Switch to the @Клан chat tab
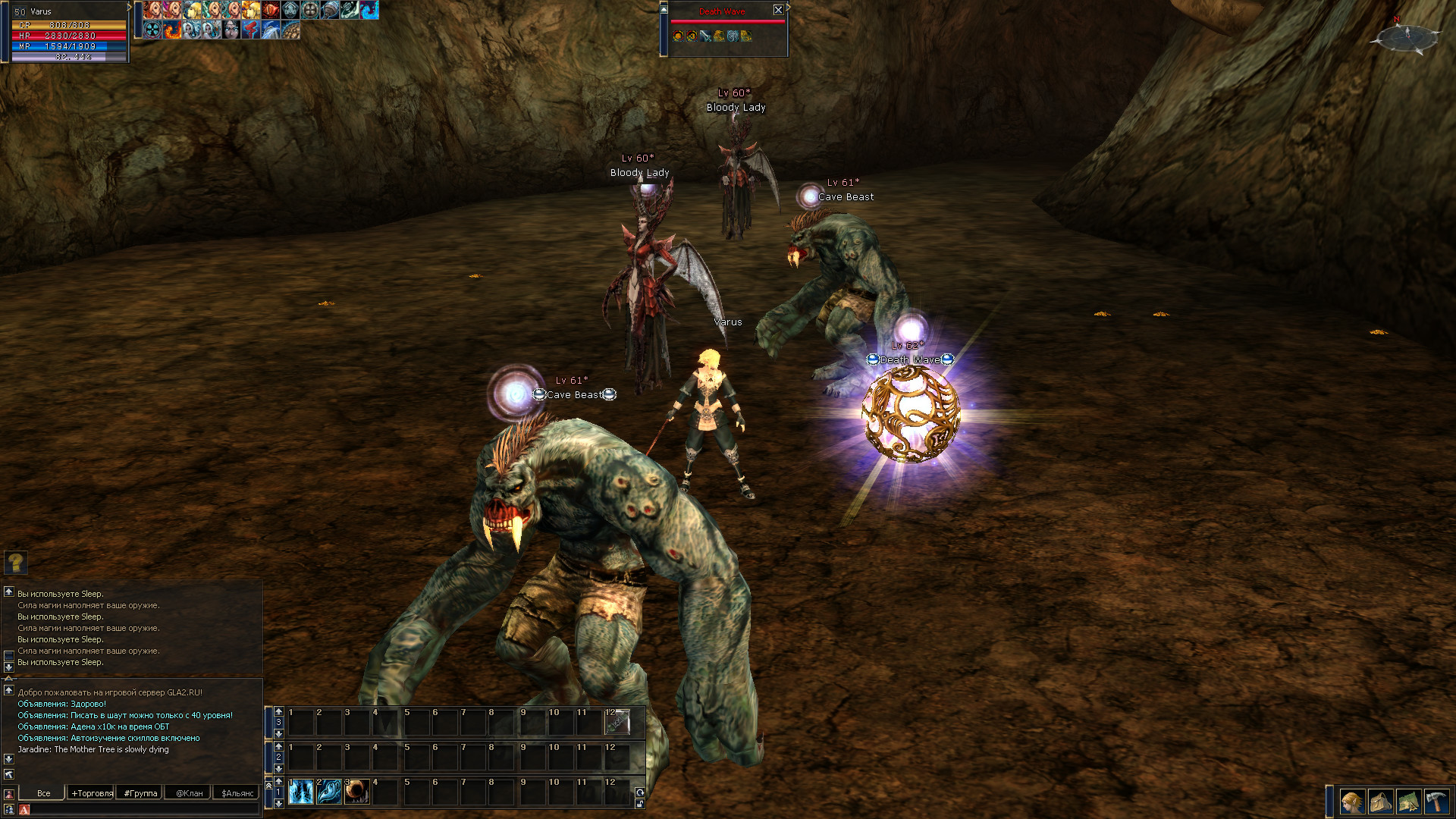 tap(189, 793)
